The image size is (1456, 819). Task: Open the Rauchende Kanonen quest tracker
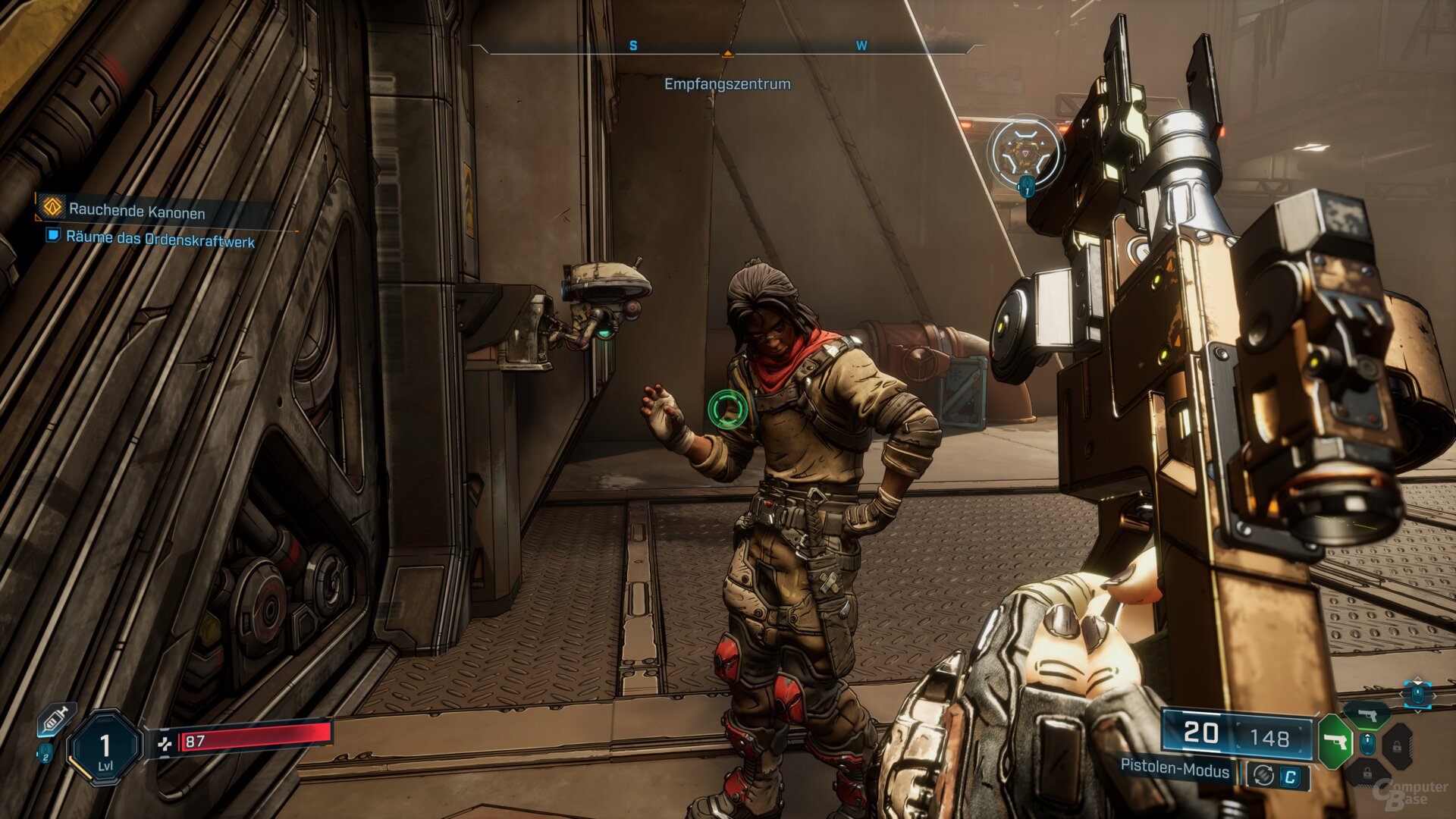[x=136, y=210]
